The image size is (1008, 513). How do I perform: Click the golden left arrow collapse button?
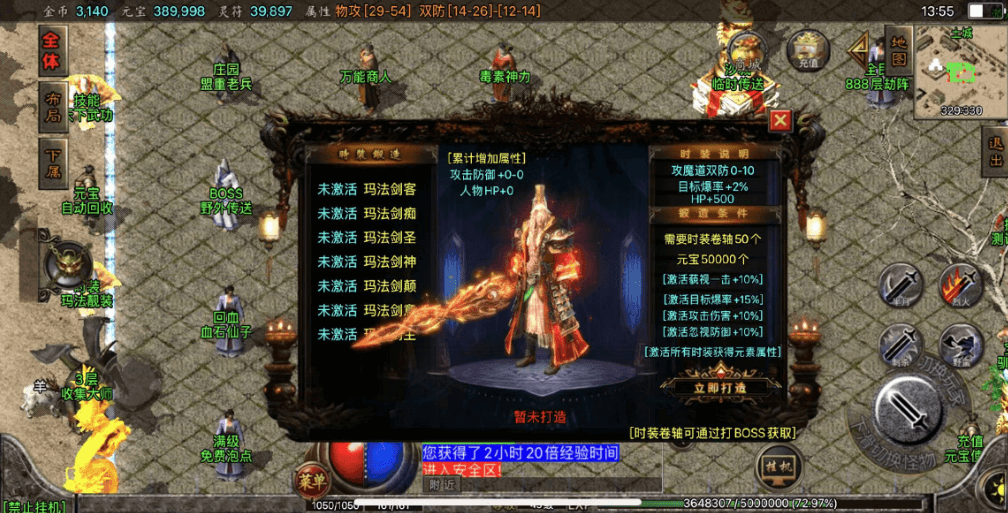860,50
